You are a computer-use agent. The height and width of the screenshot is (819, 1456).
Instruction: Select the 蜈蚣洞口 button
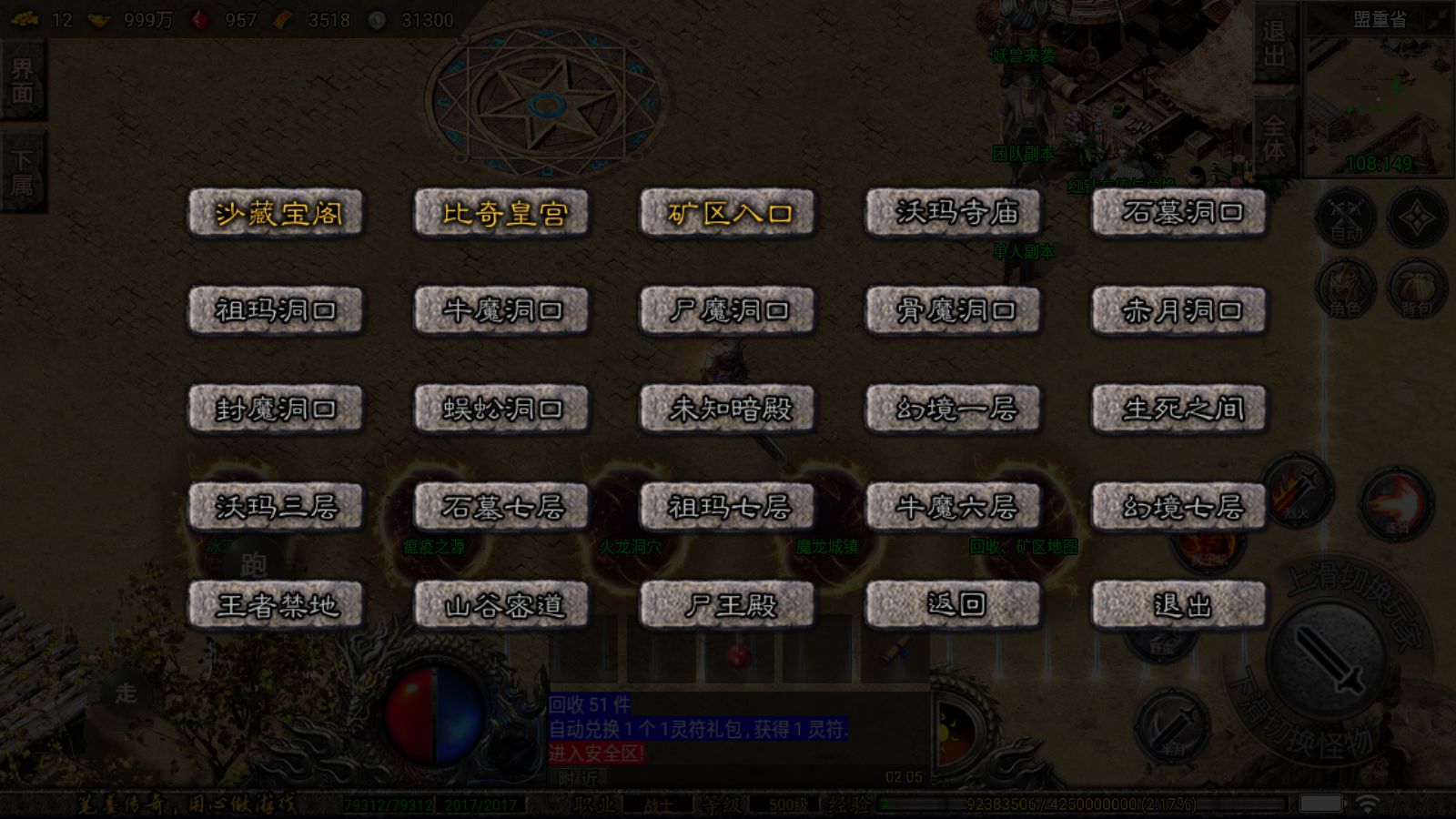pyautogui.click(x=501, y=409)
